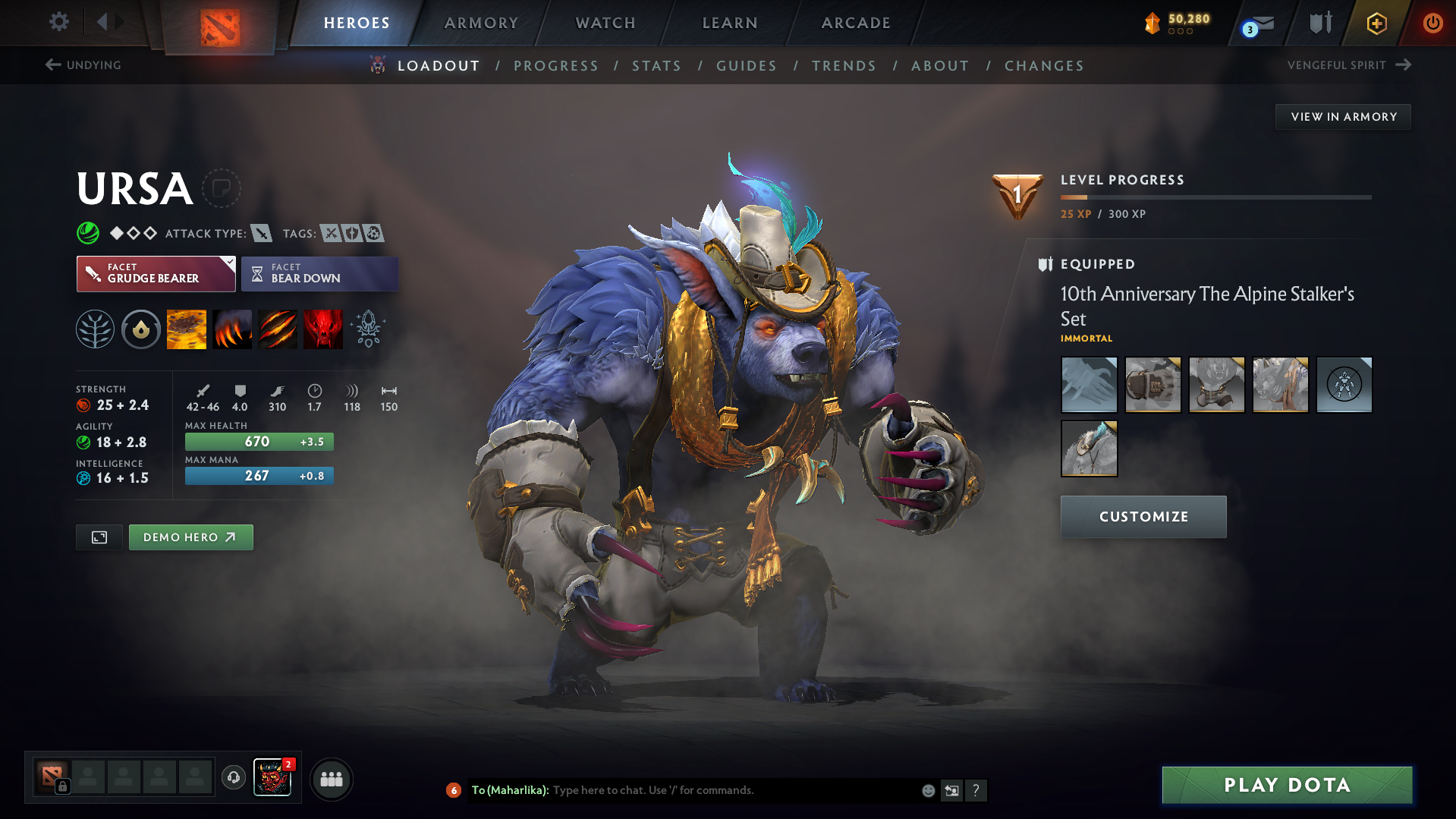Open the emoticon picker in chat
Screen dimensions: 1456x819
tap(928, 790)
